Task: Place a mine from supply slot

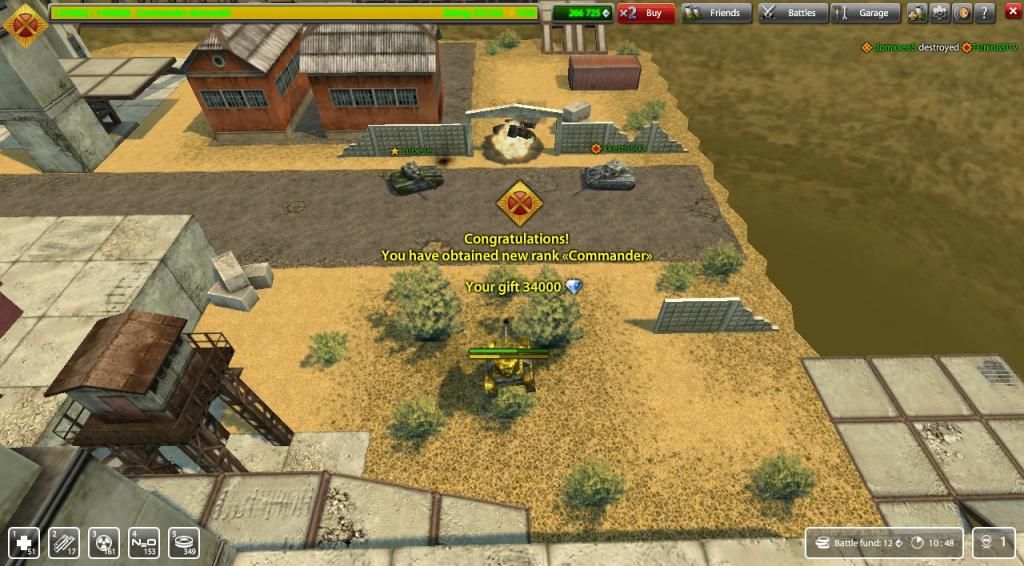Action: coord(184,542)
